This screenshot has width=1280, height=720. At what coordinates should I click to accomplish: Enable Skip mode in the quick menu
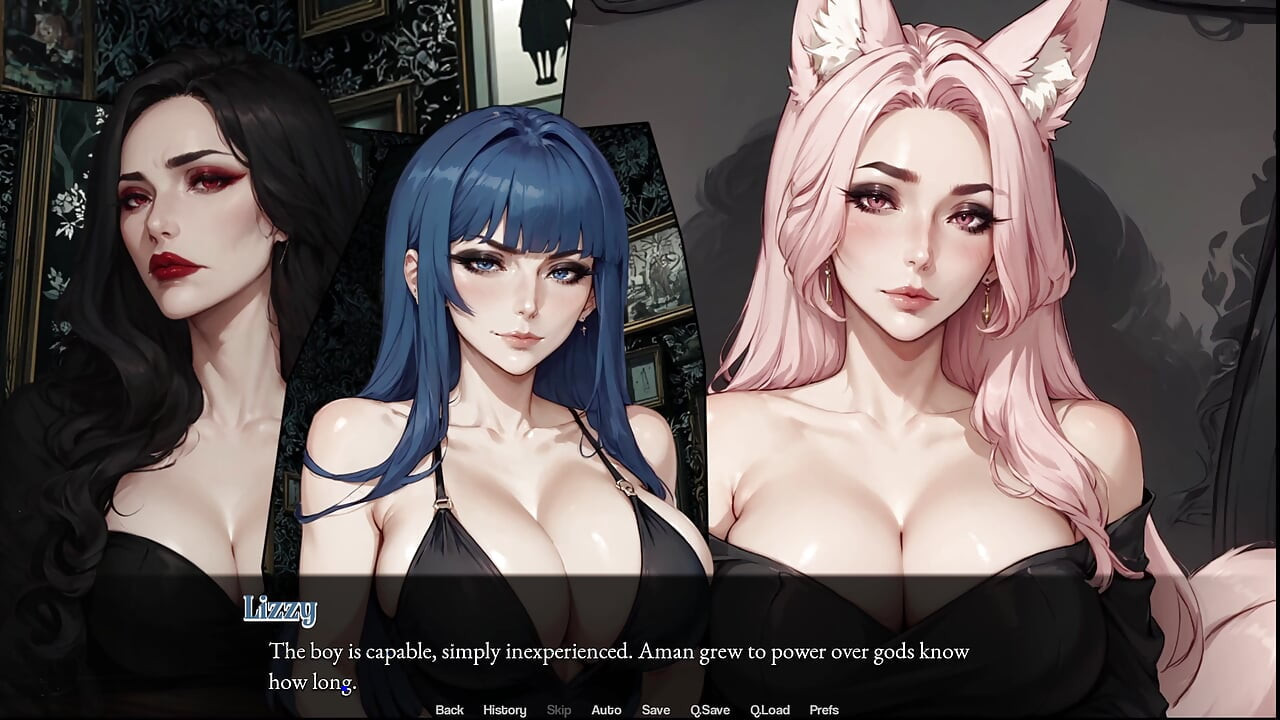558,710
